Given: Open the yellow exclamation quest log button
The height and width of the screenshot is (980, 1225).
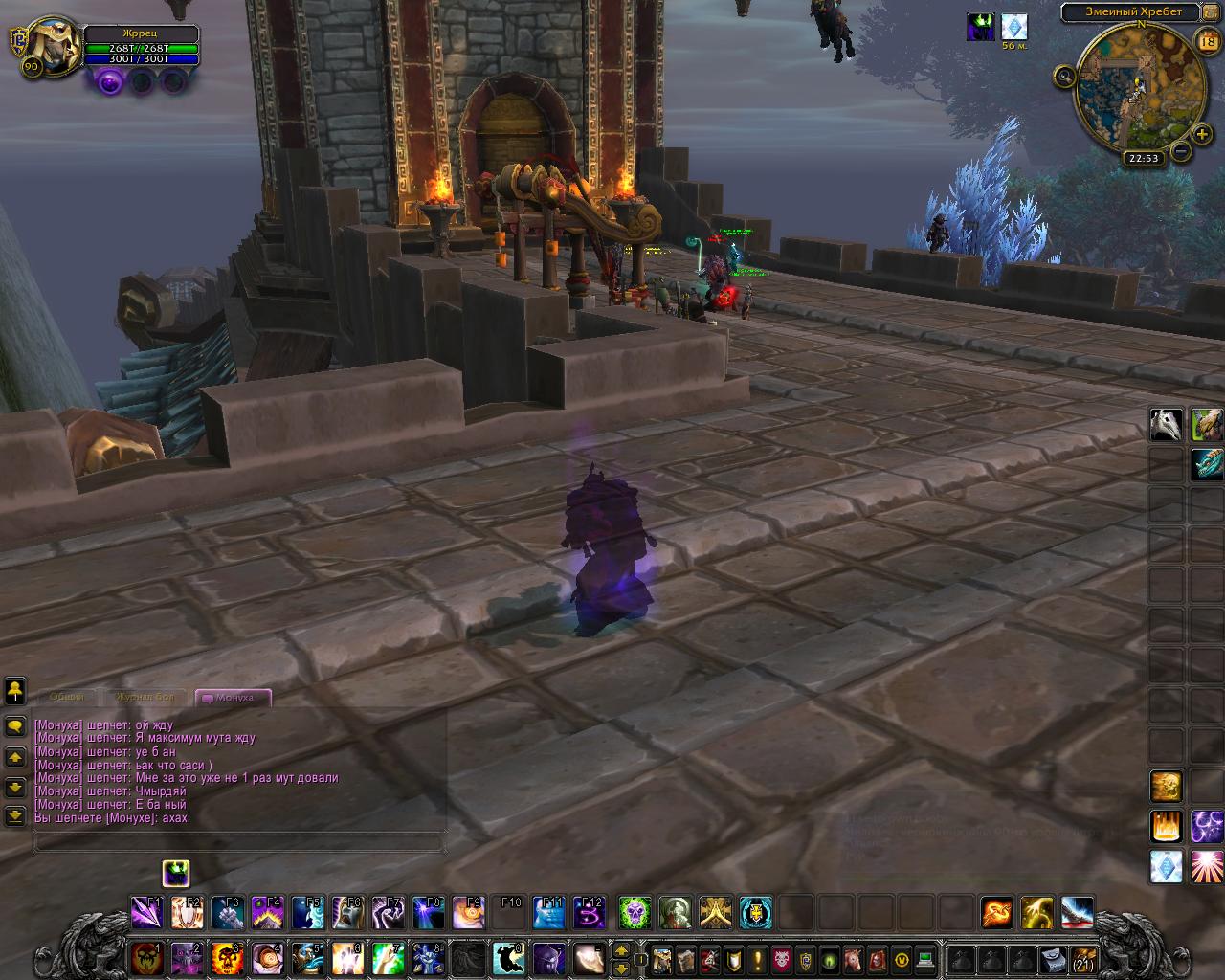Looking at the screenshot, I should (x=758, y=959).
